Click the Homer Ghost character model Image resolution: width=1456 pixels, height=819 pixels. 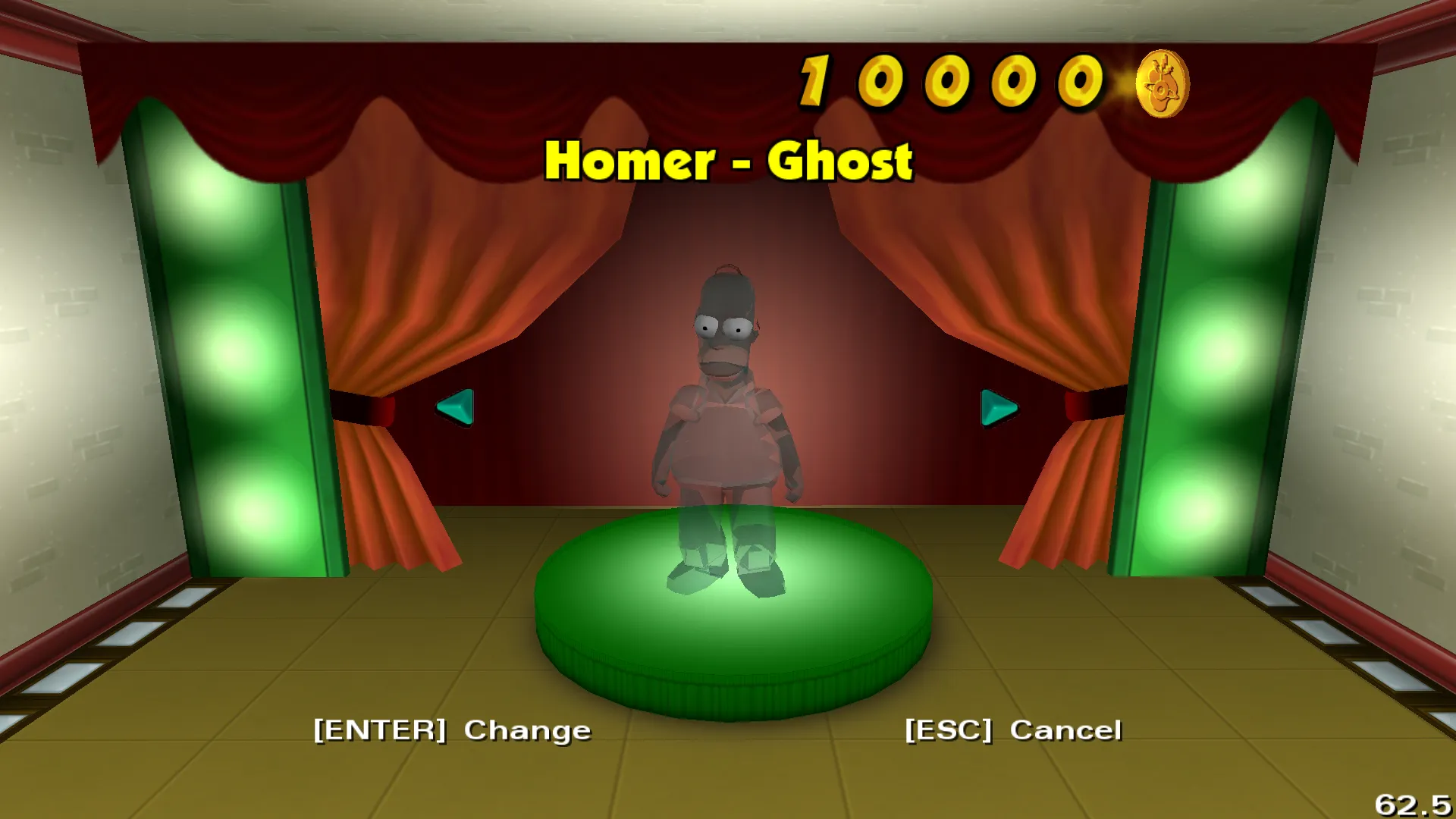[724, 425]
